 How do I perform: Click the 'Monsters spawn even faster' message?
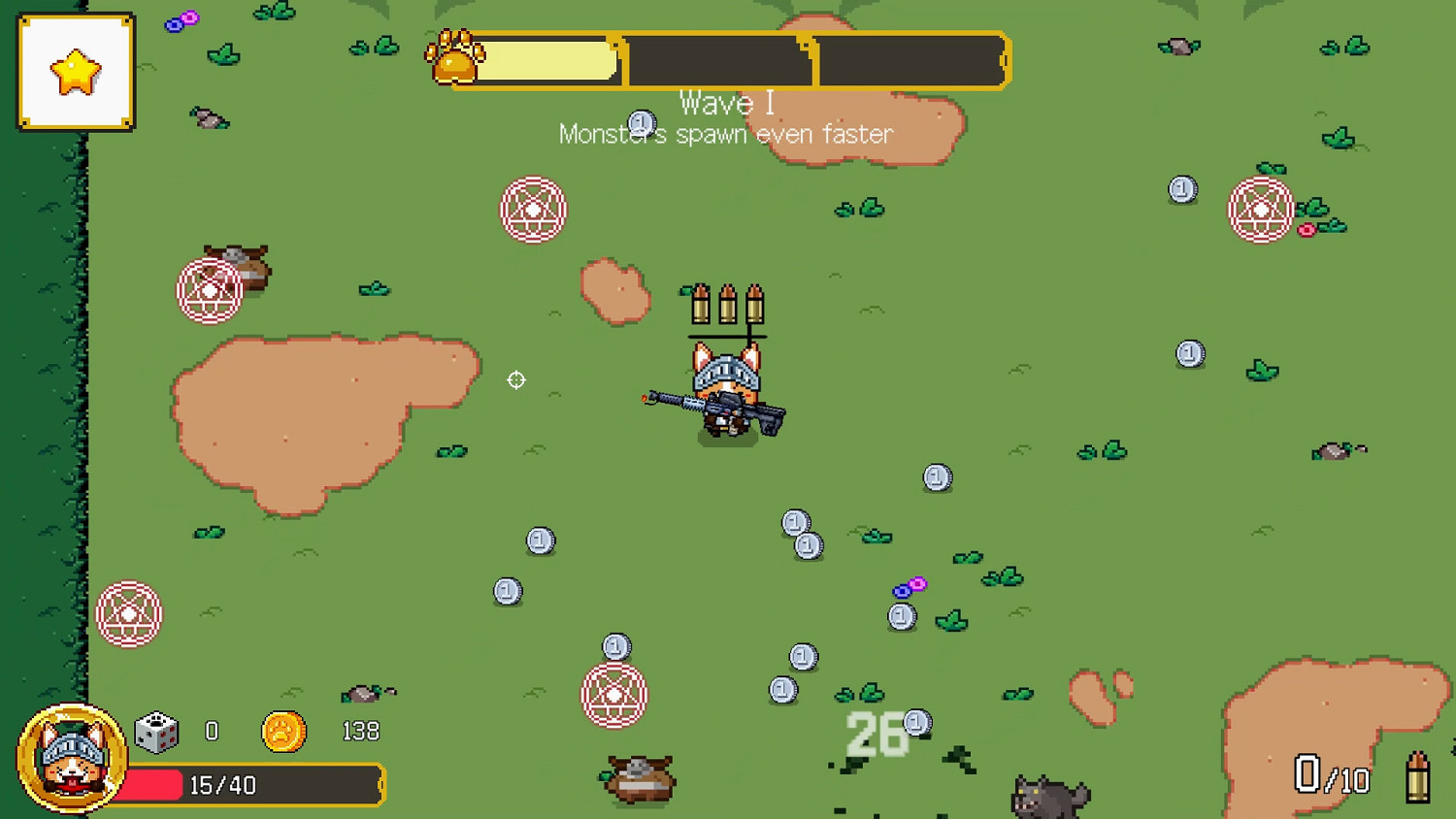pos(726,134)
